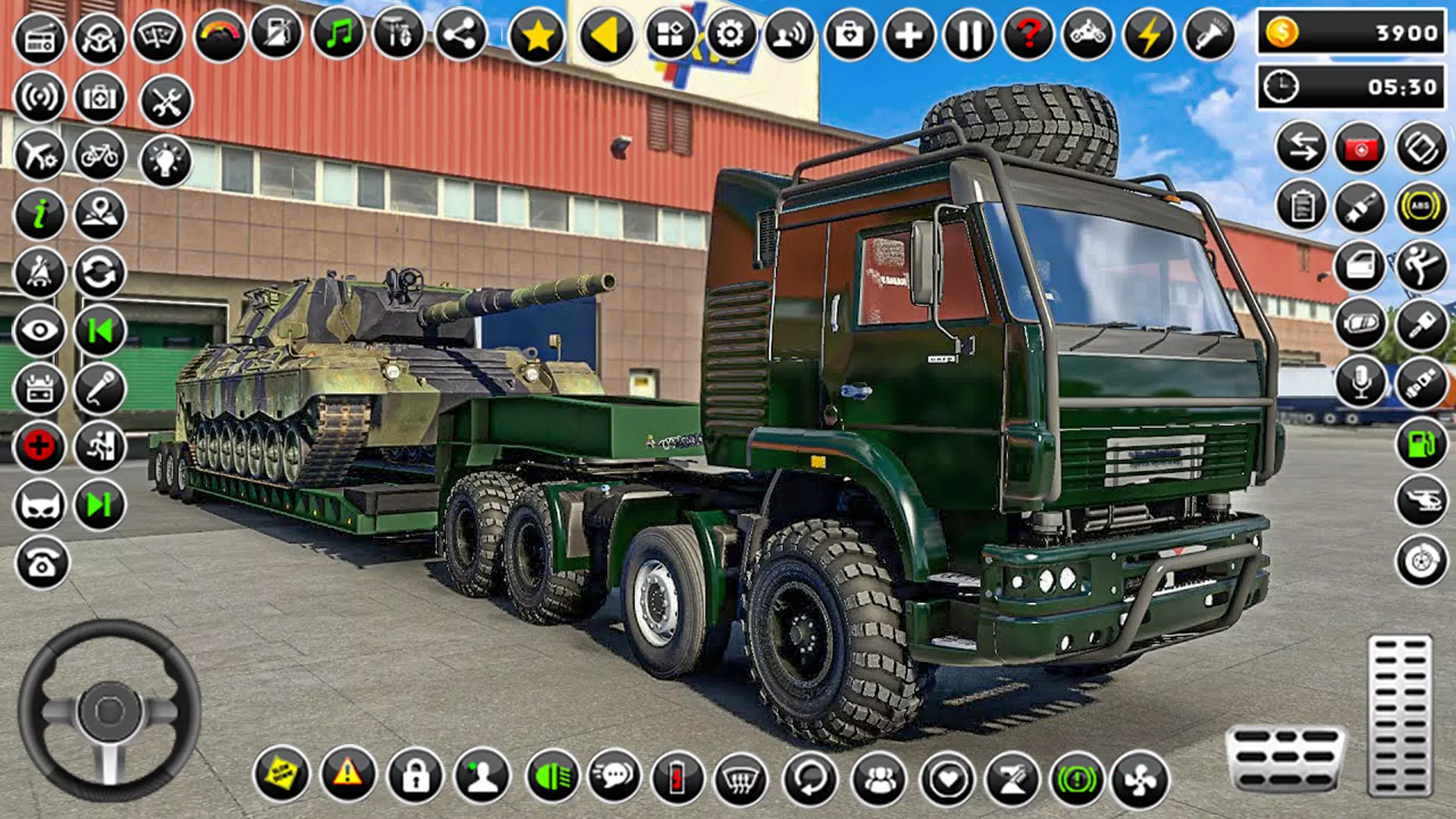
Task: Step on the tall accelerator pedal
Action: pos(1399,715)
